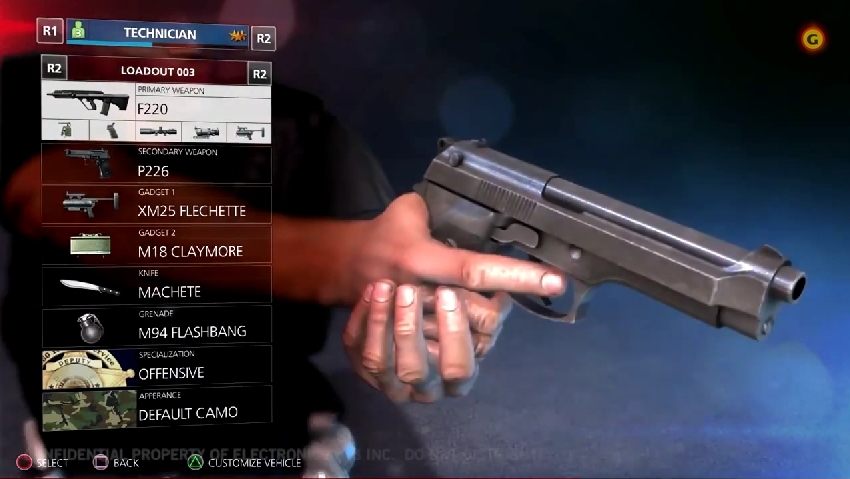Select the Technician class header
Viewport: 850px width, 479px height.
click(158, 33)
